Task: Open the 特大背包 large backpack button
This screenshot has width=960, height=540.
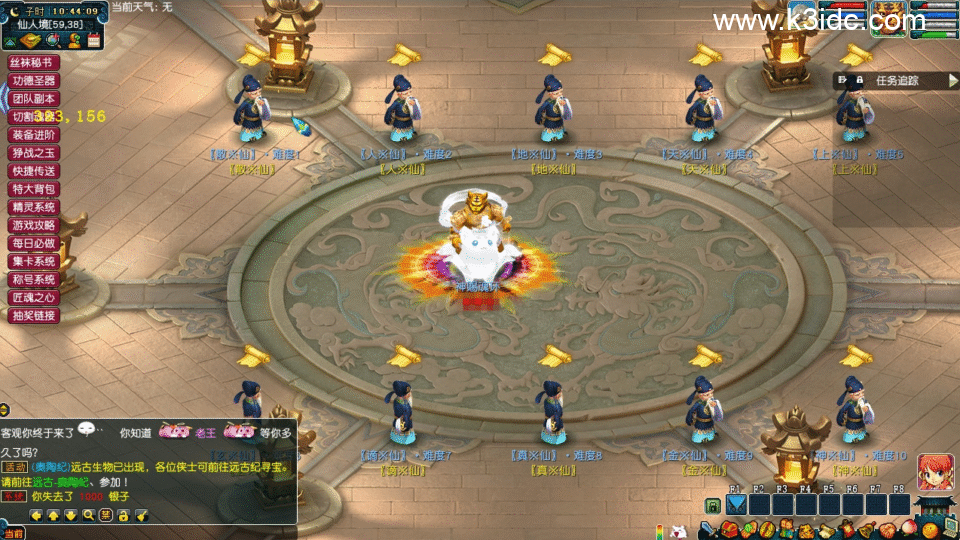Action: (35, 189)
